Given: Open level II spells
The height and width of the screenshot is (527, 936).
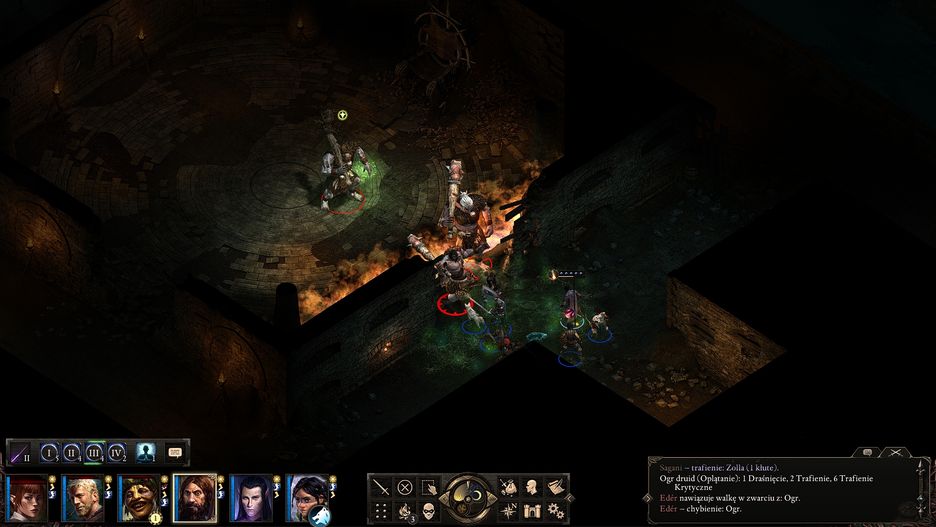Looking at the screenshot, I should 71,452.
